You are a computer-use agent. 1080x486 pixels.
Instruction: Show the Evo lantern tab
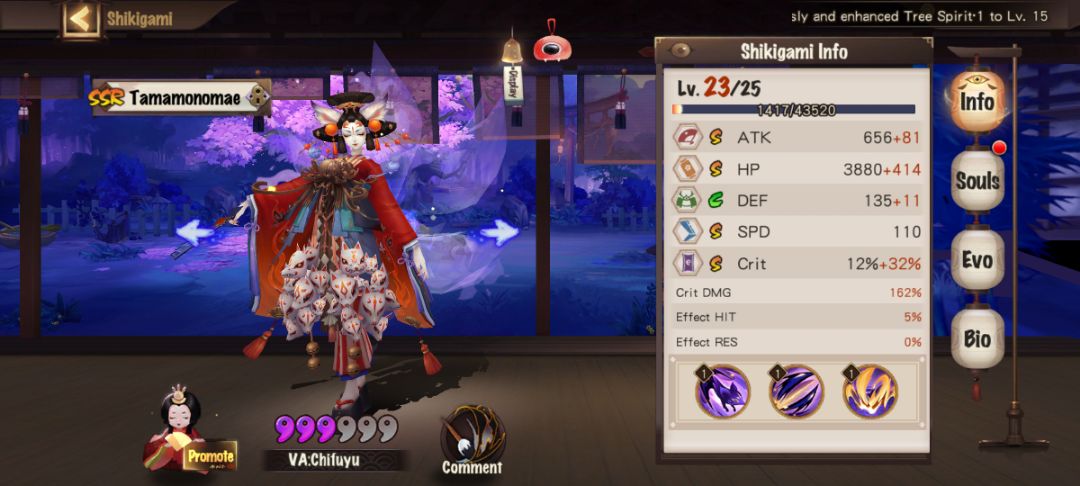pos(977,261)
